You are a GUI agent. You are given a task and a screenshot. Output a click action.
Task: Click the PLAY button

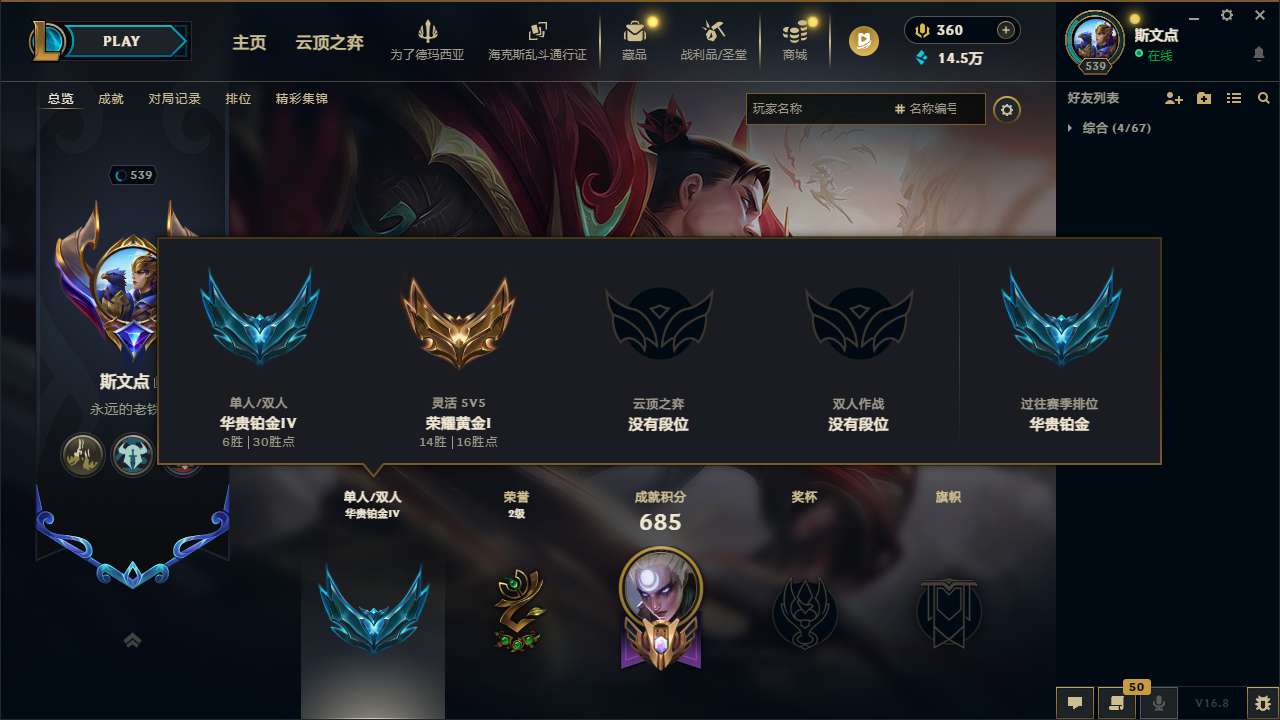pyautogui.click(x=123, y=41)
